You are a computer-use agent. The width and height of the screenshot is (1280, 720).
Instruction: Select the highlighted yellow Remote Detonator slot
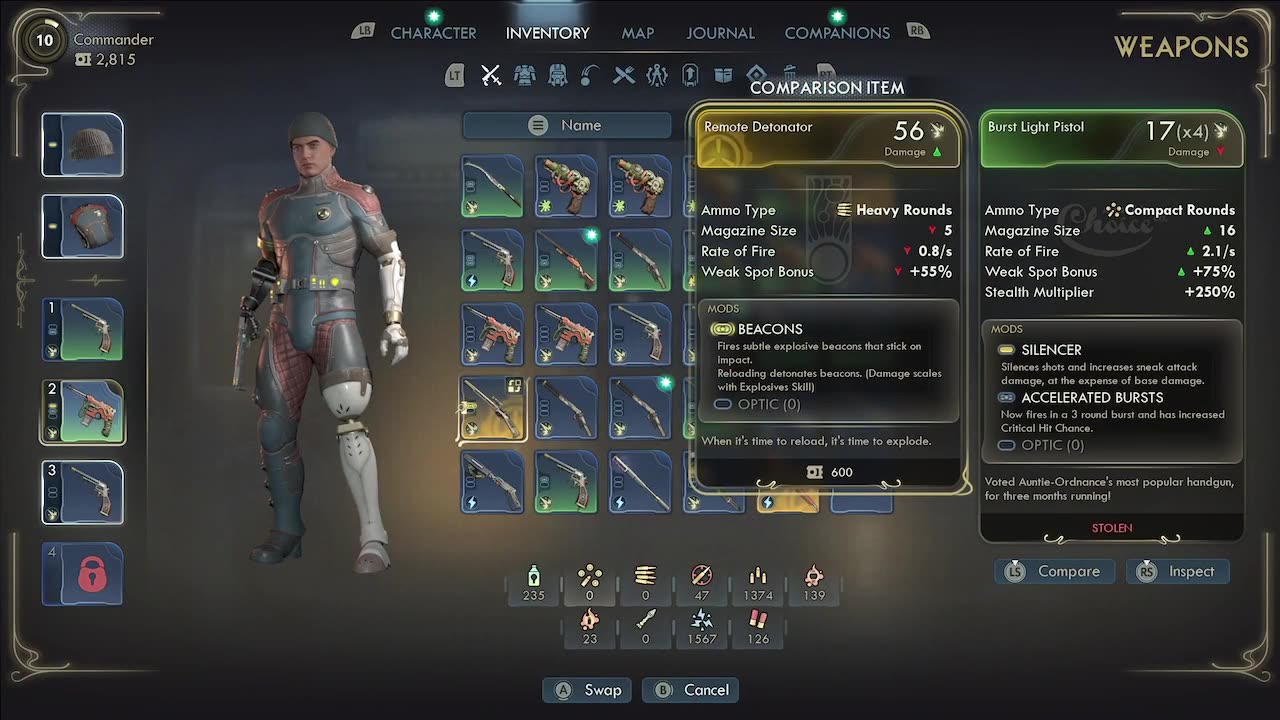492,408
